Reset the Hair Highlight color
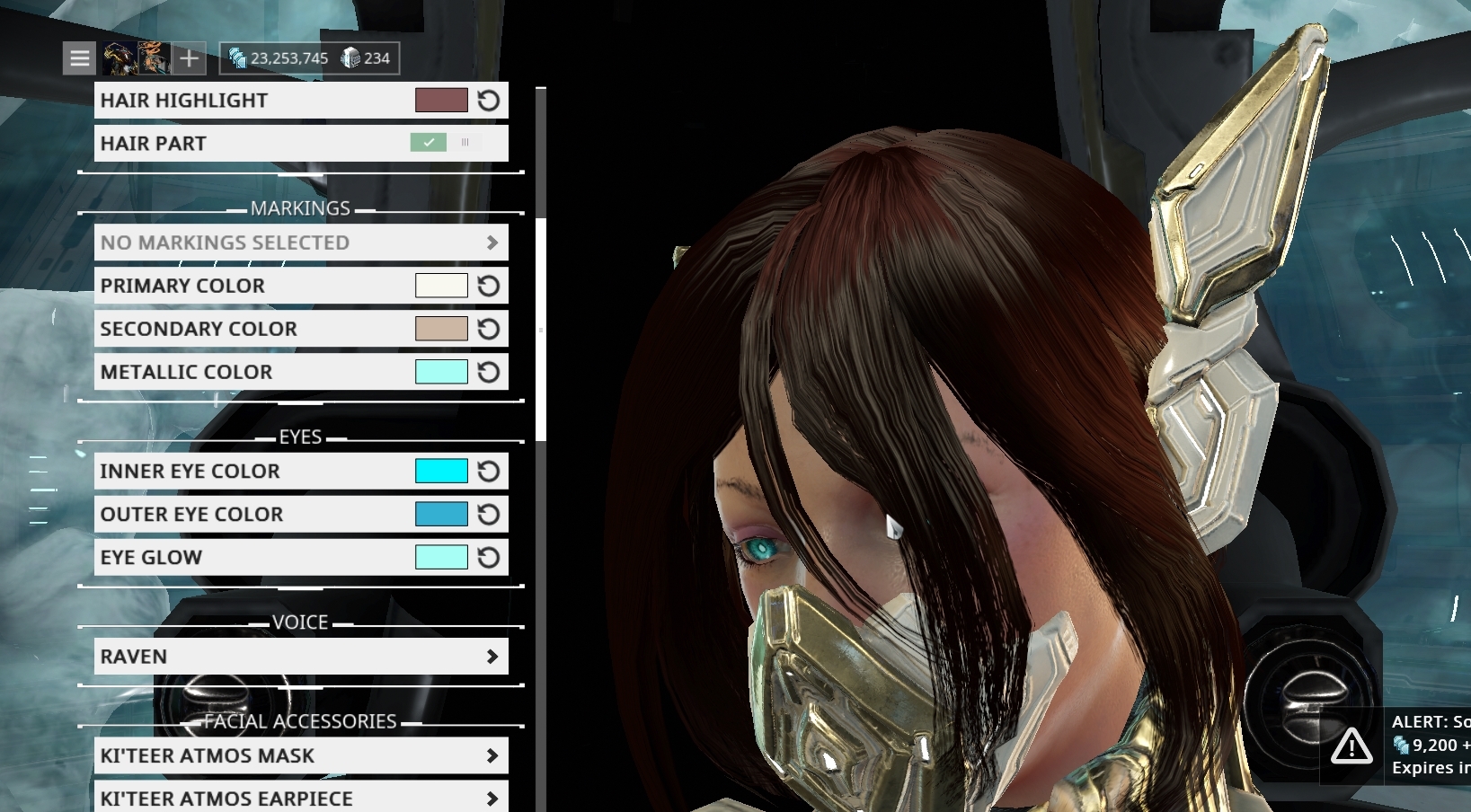The width and height of the screenshot is (1471, 812). coord(488,100)
